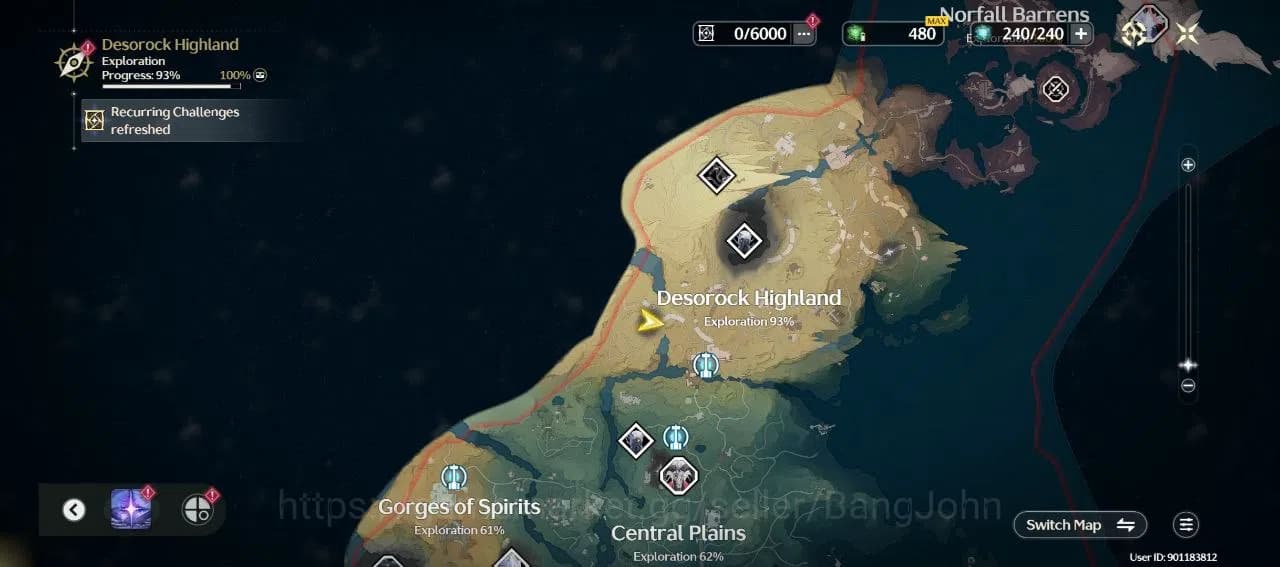Open the segmented circle icon shortcut
This screenshot has width=1280, height=567.
click(198, 510)
